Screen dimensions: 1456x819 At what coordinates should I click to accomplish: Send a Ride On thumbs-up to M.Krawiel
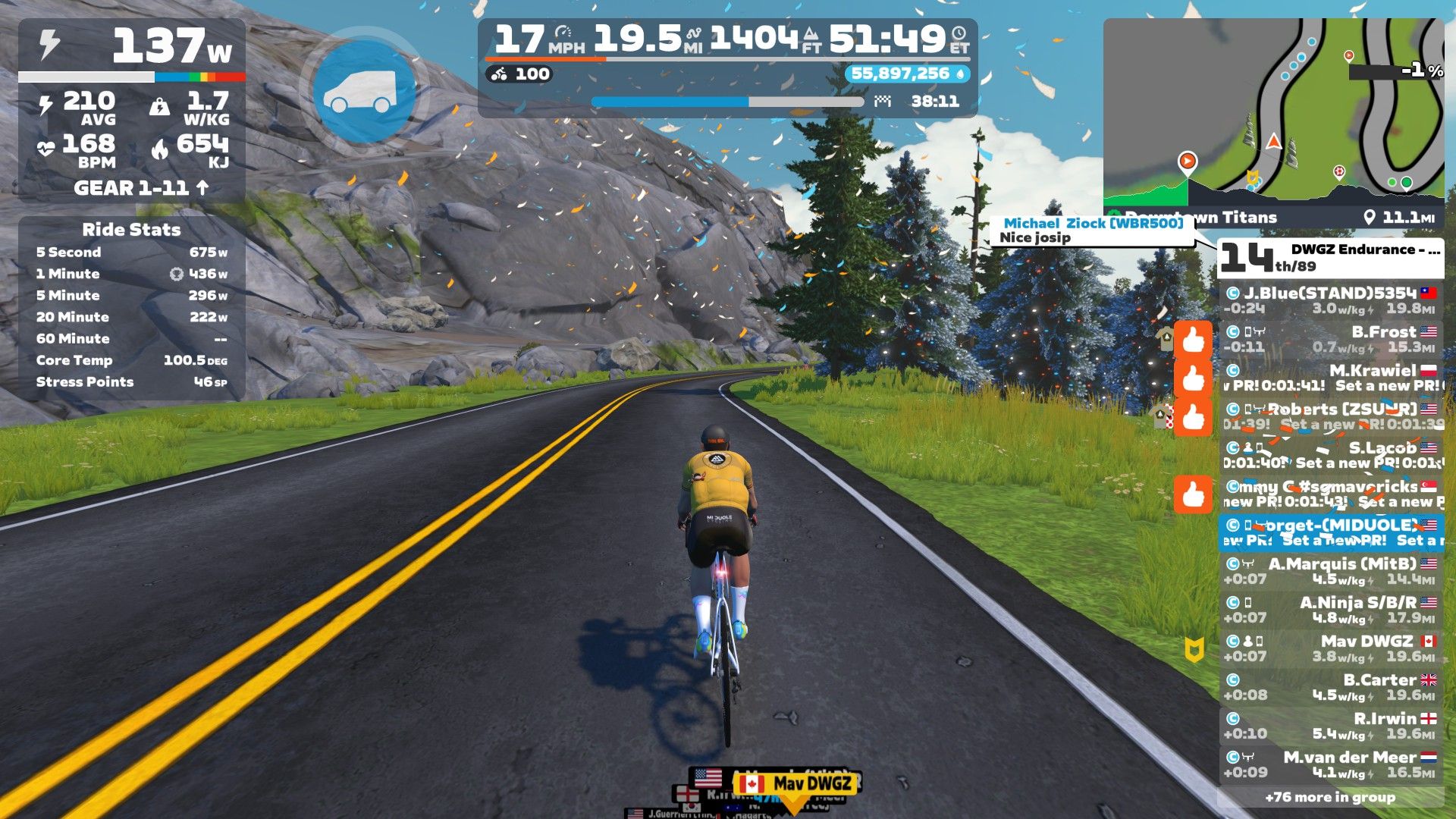1193,378
